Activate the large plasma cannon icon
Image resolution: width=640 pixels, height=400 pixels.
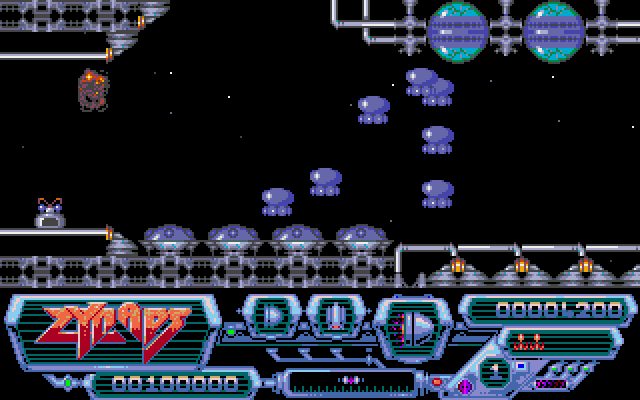tap(410, 326)
